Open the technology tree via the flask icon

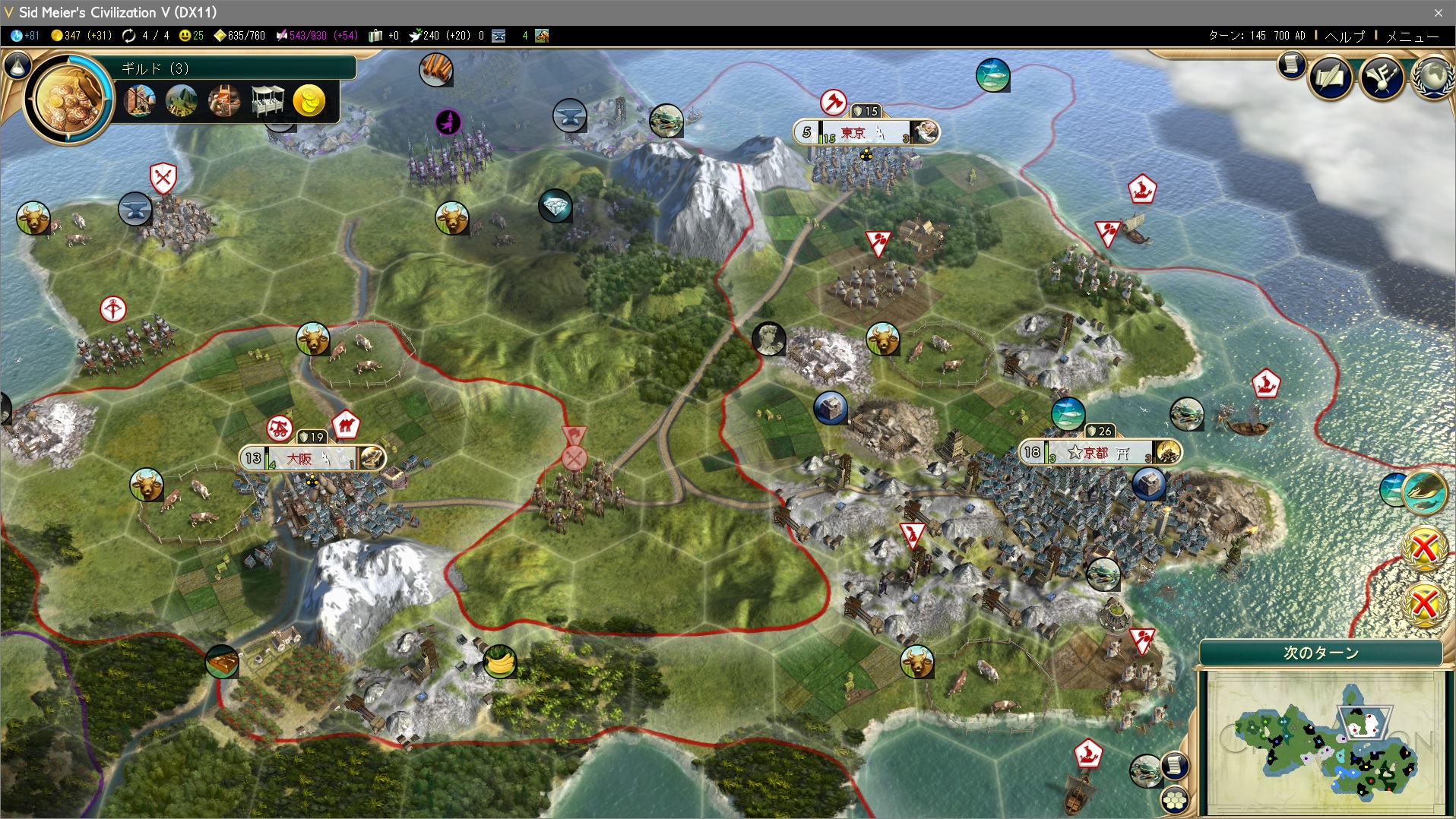coord(17,66)
